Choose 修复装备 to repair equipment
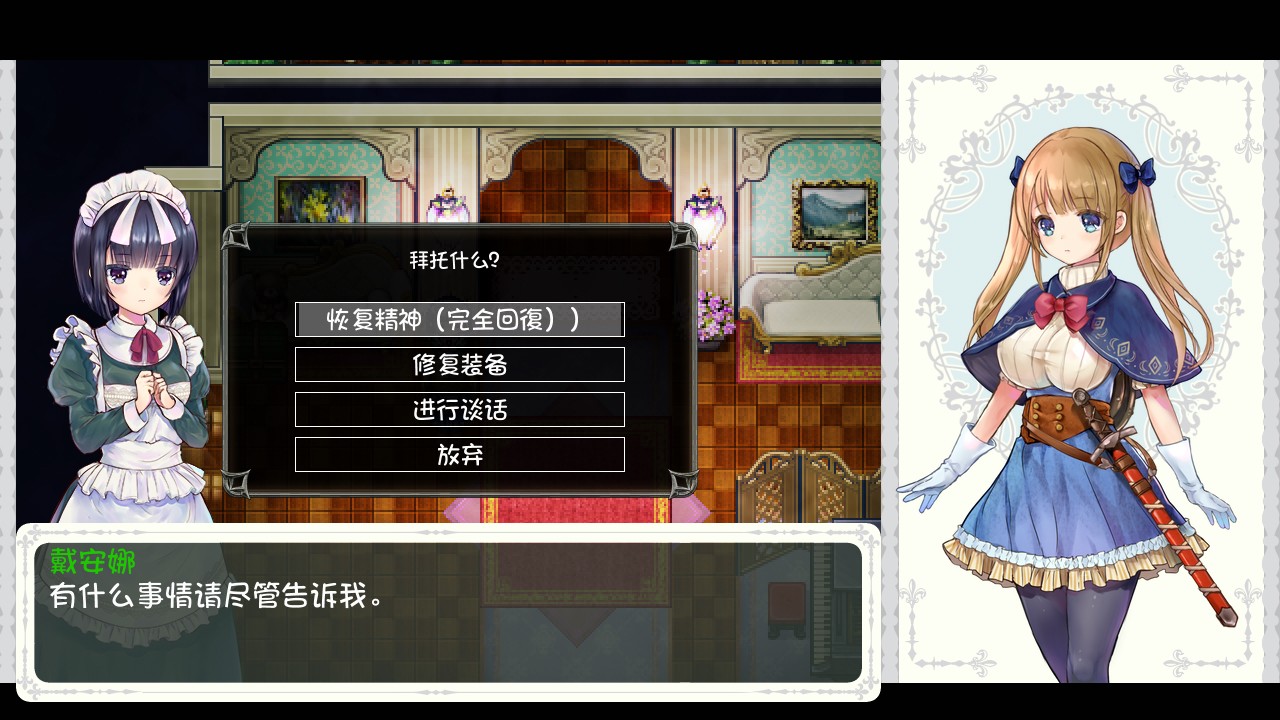Screen dimensions: 1280x720 coord(459,364)
